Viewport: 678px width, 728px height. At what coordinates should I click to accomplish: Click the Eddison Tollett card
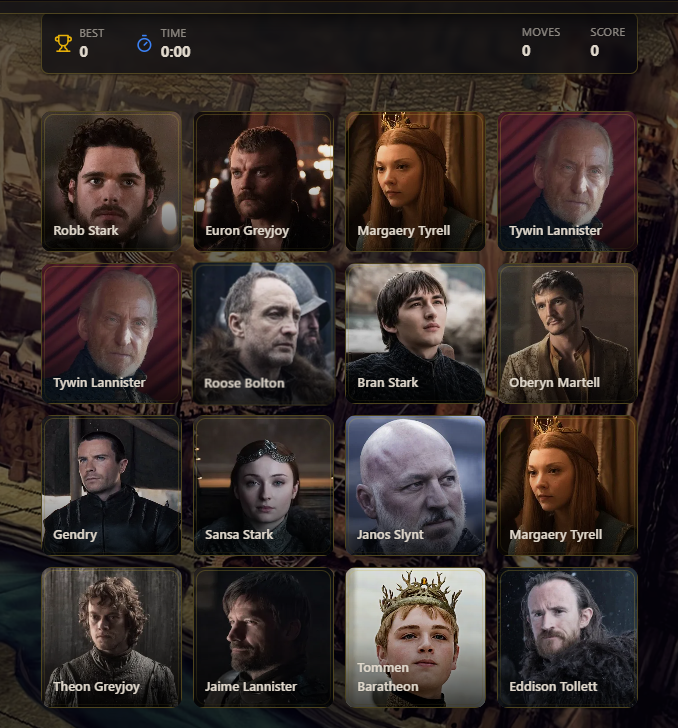567,637
